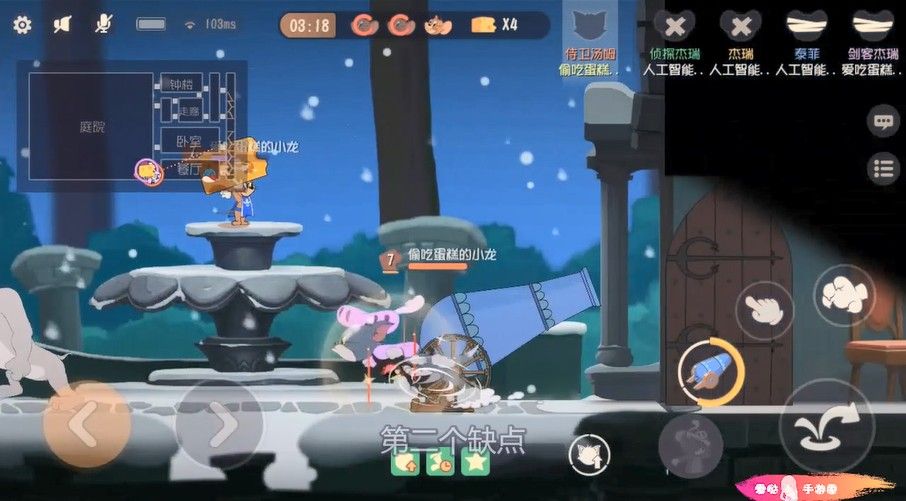
Task: Toggle the muted speaker icon
Action: [63, 24]
